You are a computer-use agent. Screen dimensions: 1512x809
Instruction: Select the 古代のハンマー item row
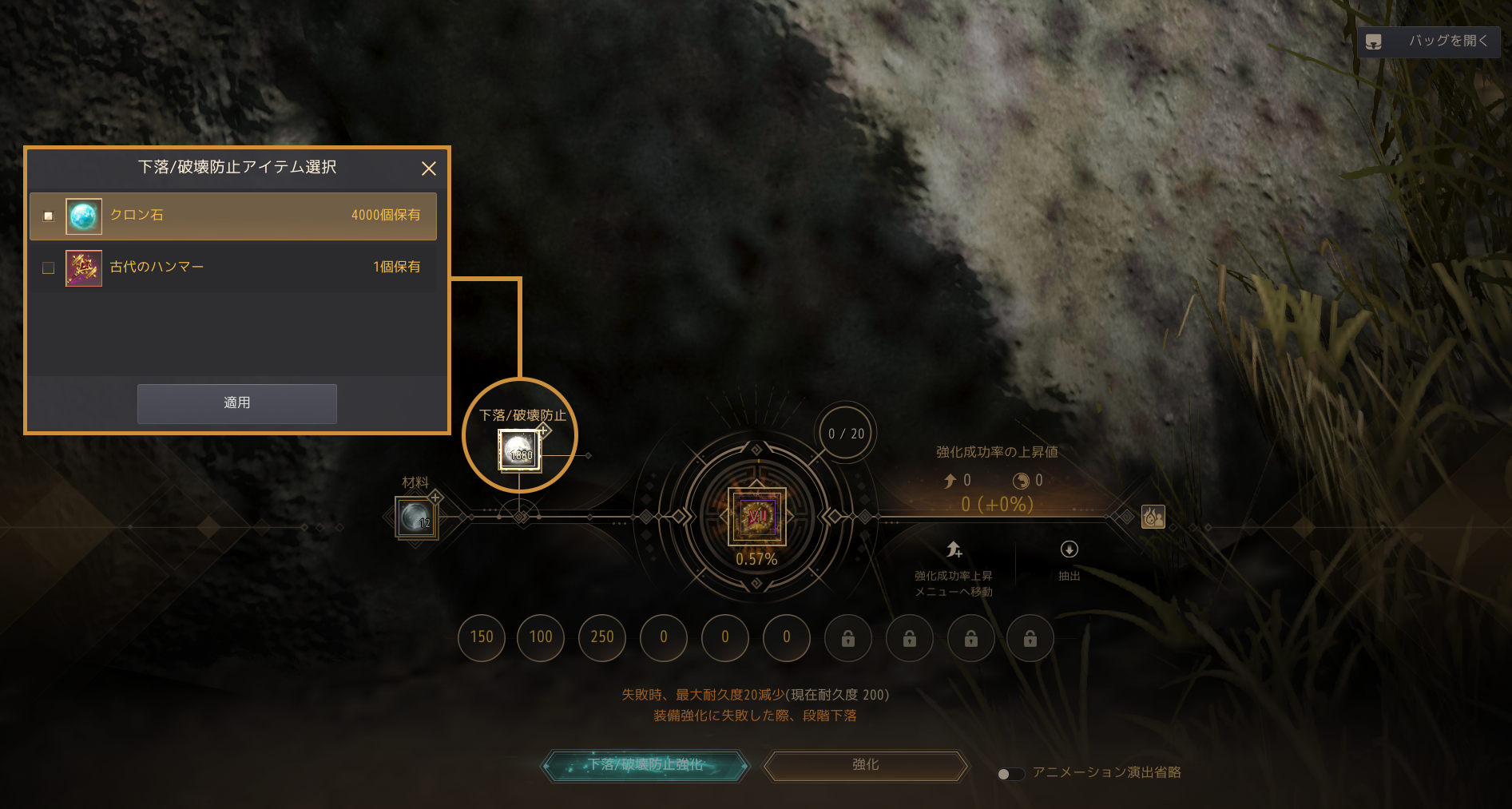233,268
